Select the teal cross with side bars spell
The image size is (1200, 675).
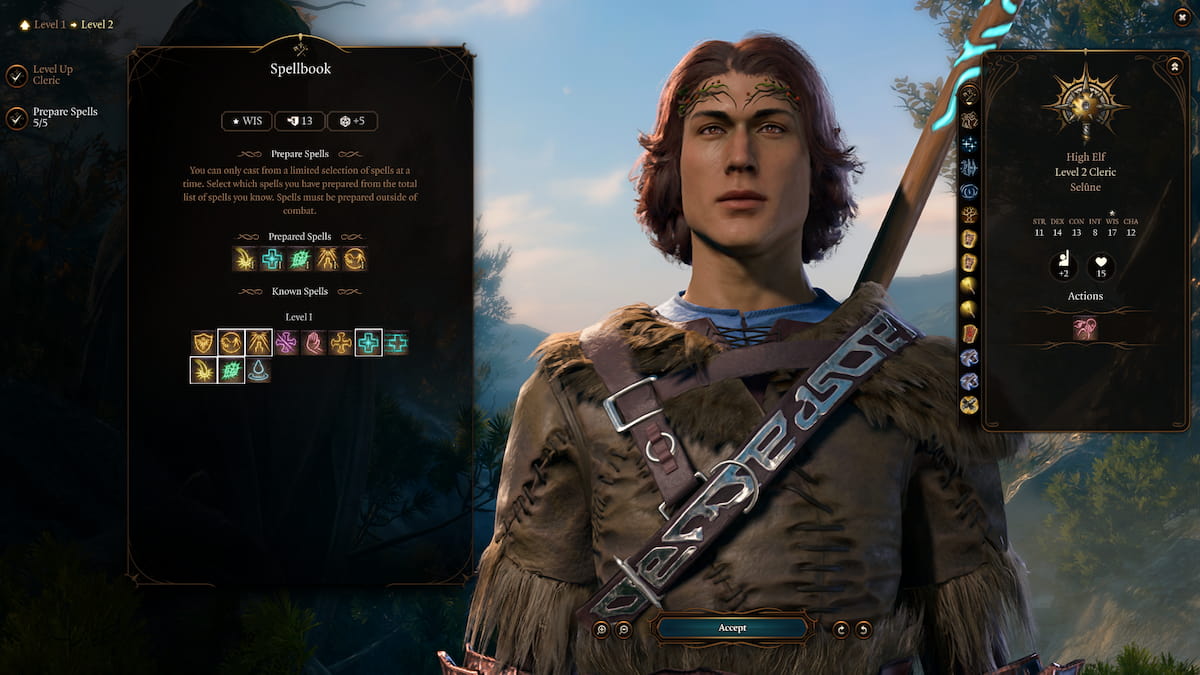(396, 343)
